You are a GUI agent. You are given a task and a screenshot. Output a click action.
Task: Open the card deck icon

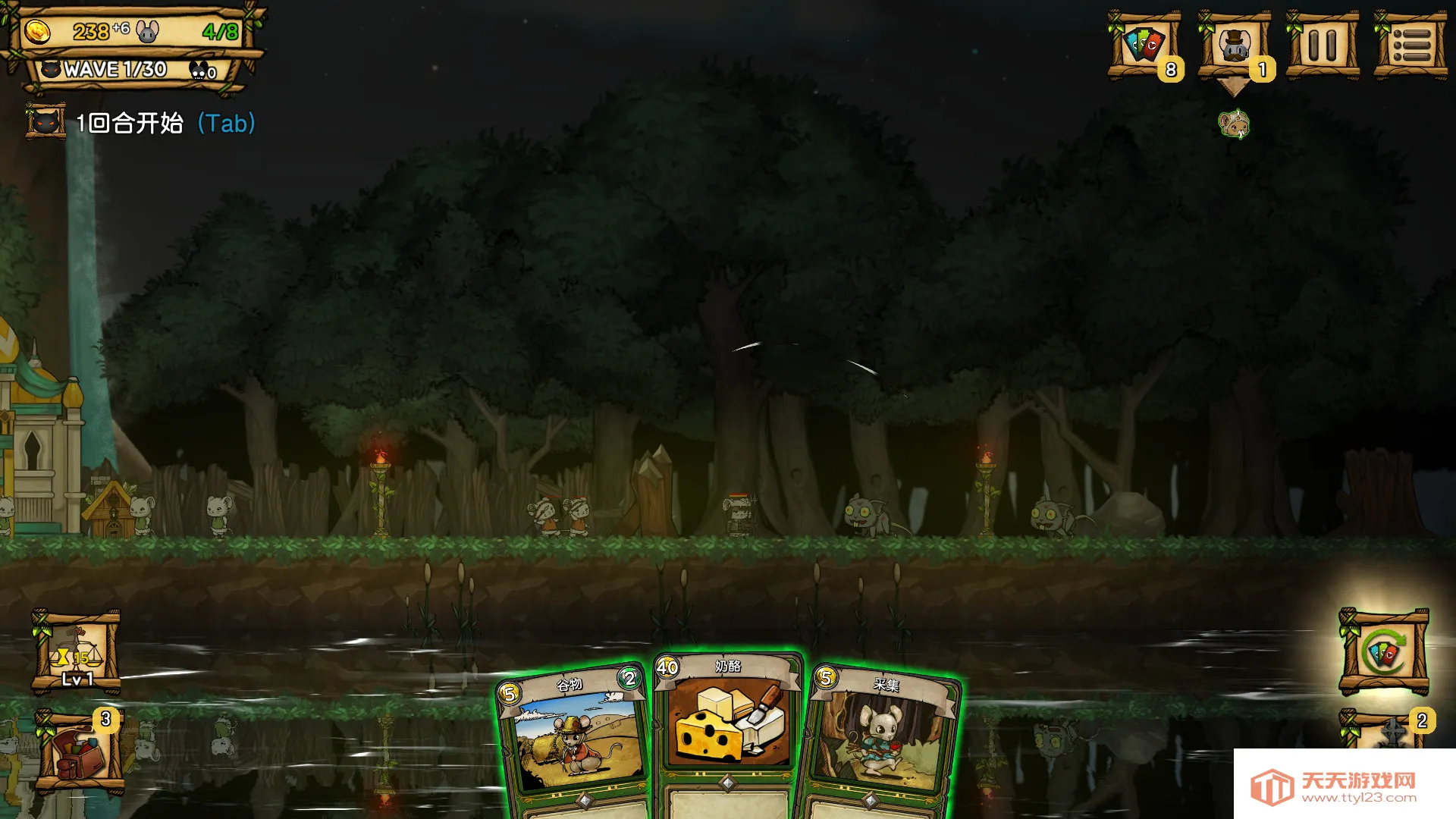tap(1144, 45)
